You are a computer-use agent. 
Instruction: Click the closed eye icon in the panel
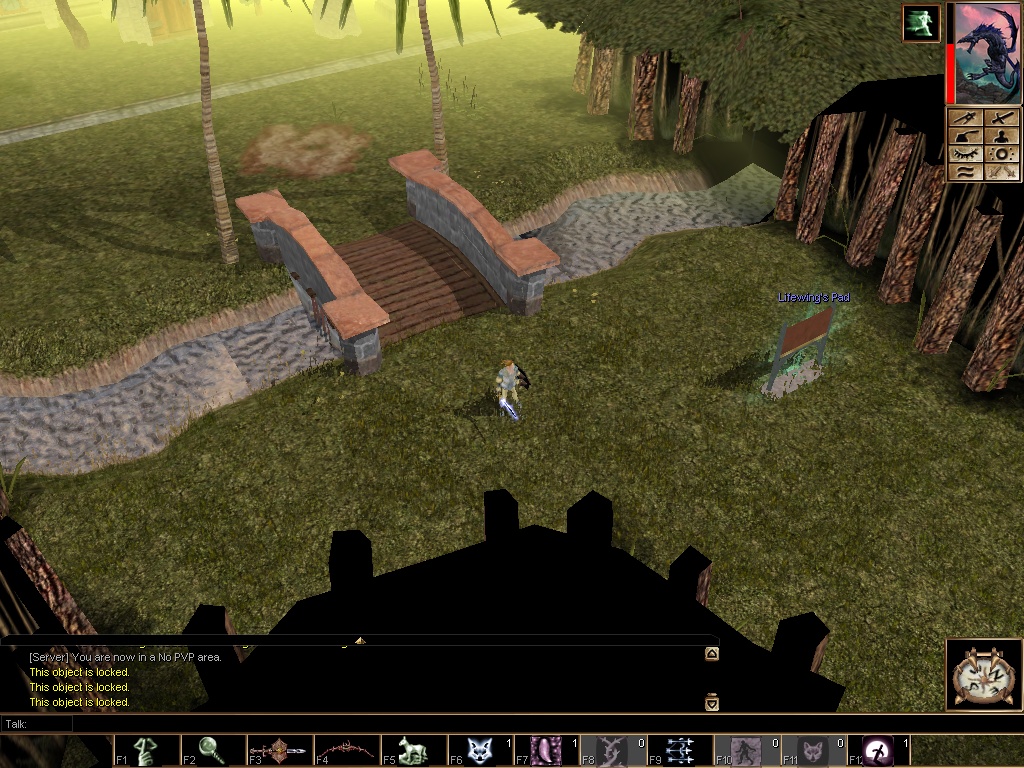pos(965,154)
